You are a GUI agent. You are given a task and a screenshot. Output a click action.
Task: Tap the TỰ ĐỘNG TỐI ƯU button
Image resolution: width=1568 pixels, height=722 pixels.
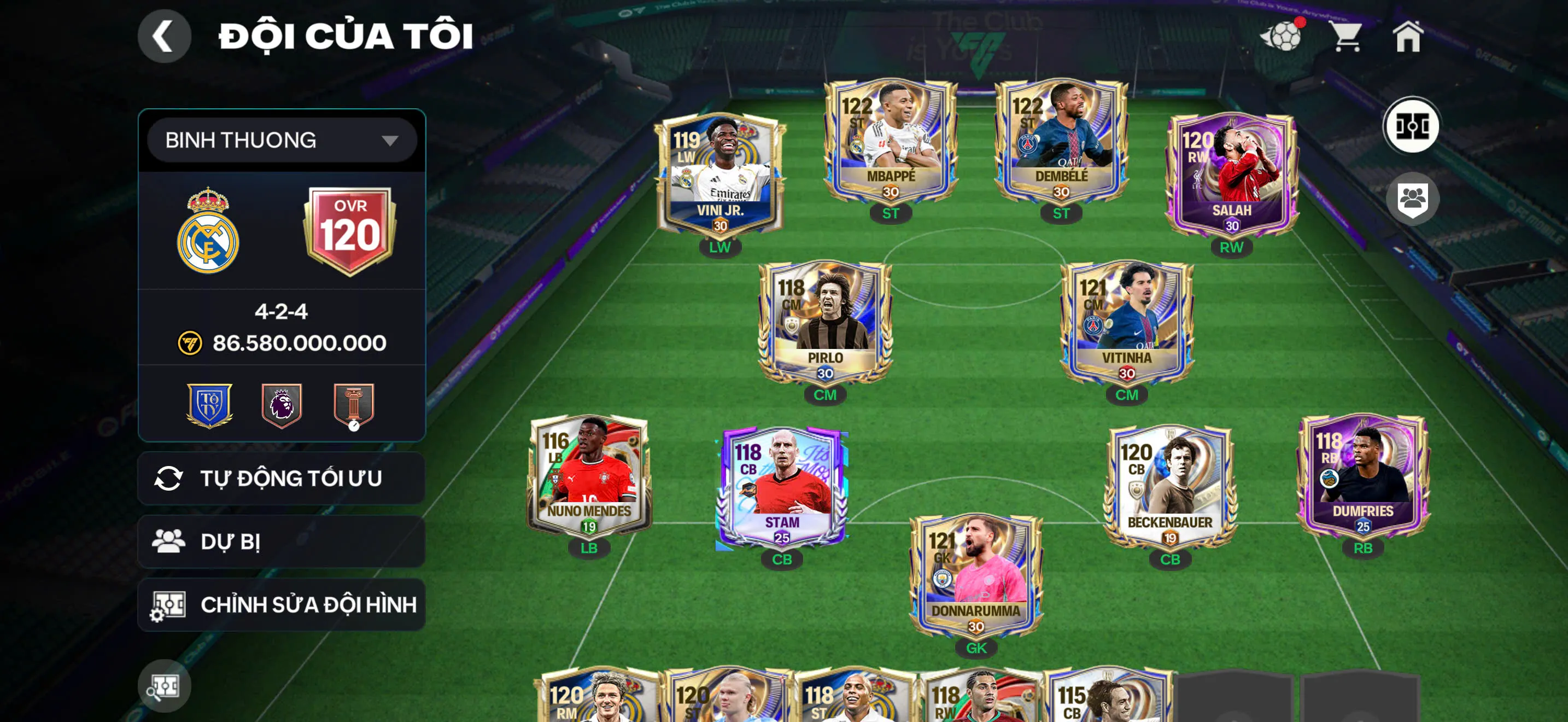[x=281, y=479]
